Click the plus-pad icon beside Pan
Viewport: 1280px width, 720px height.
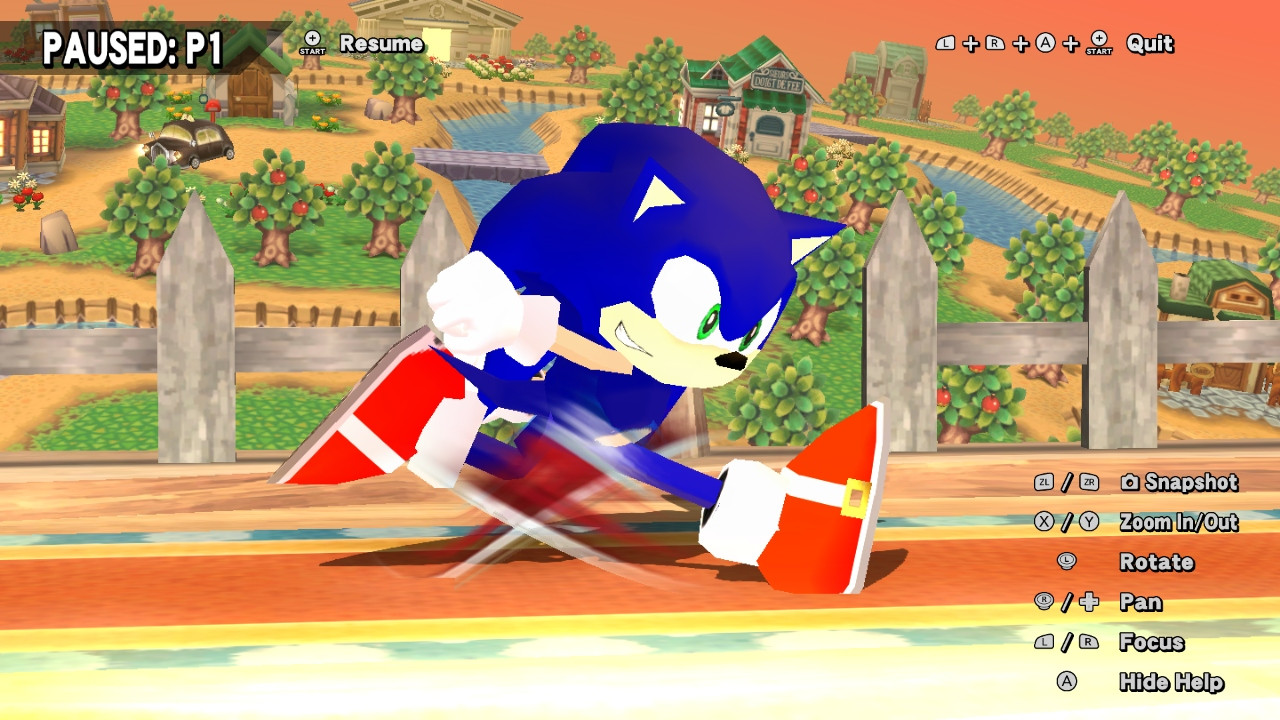coord(1087,601)
